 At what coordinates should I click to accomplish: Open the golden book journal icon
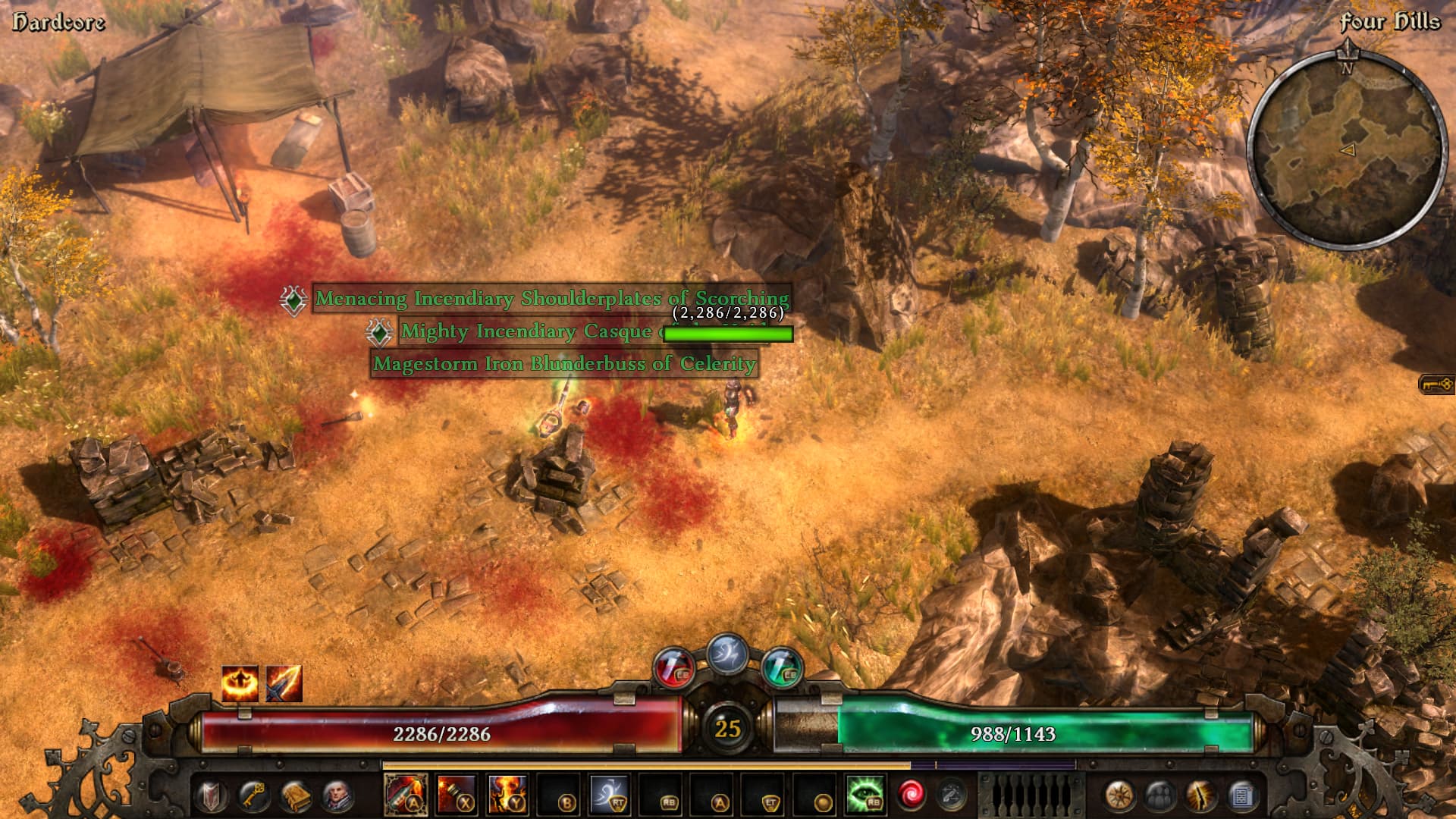pos(295,795)
